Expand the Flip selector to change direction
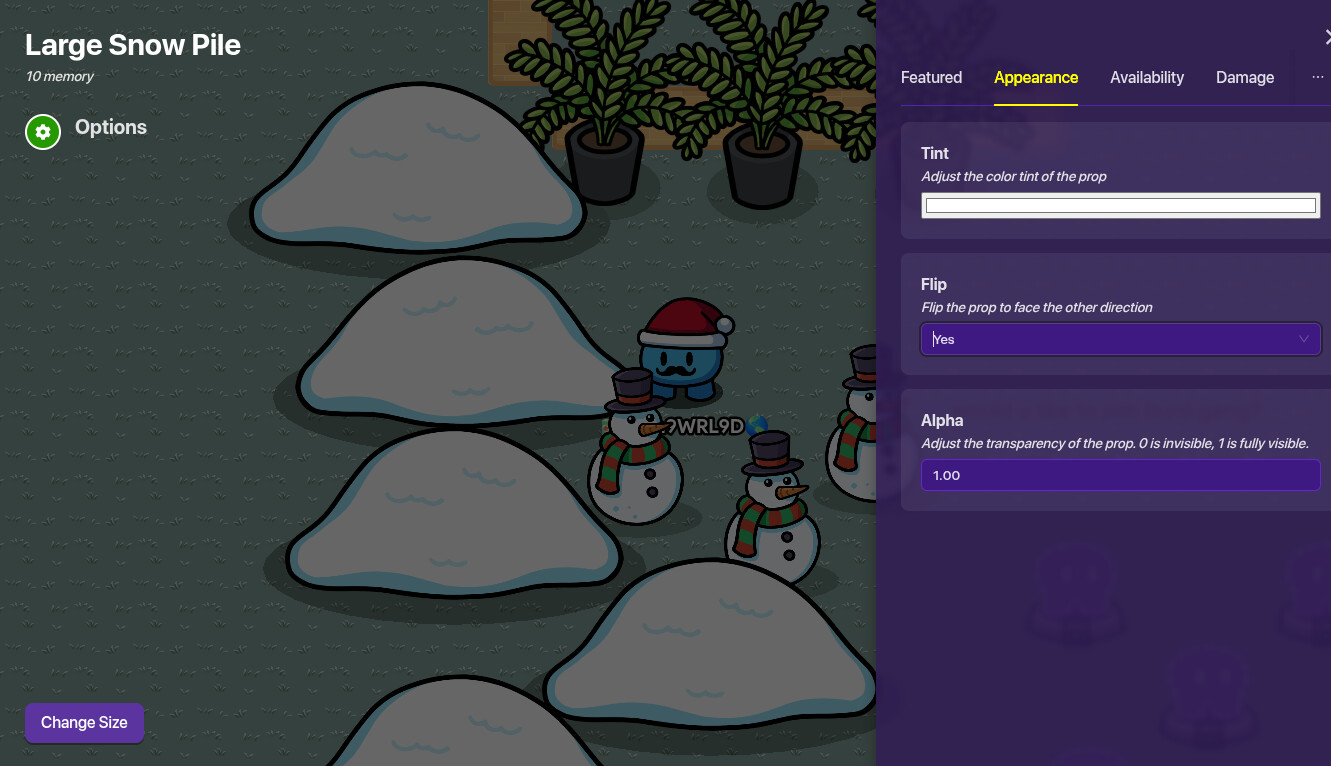The height and width of the screenshot is (766, 1331). pos(1120,339)
